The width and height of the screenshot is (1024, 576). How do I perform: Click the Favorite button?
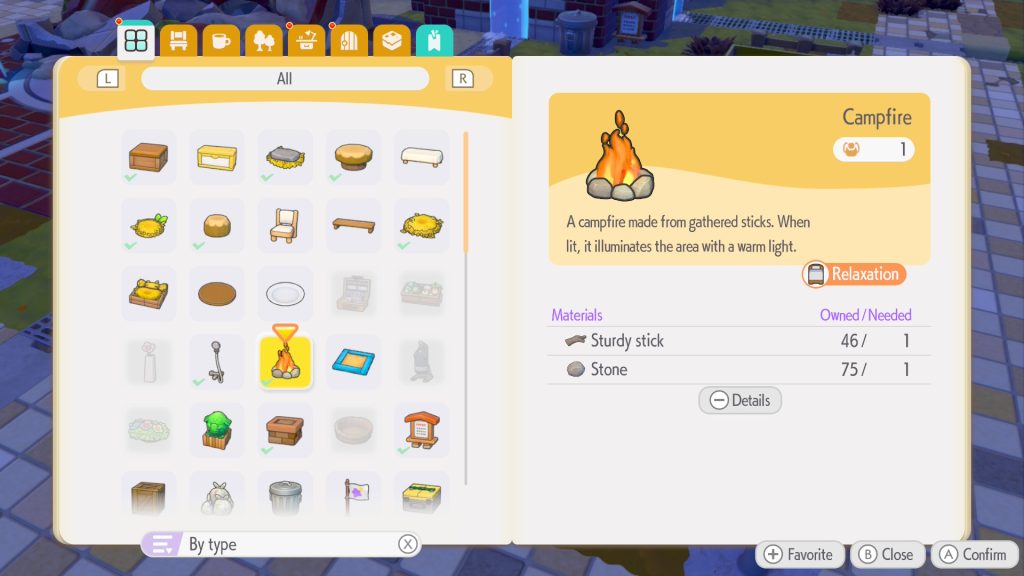point(799,555)
